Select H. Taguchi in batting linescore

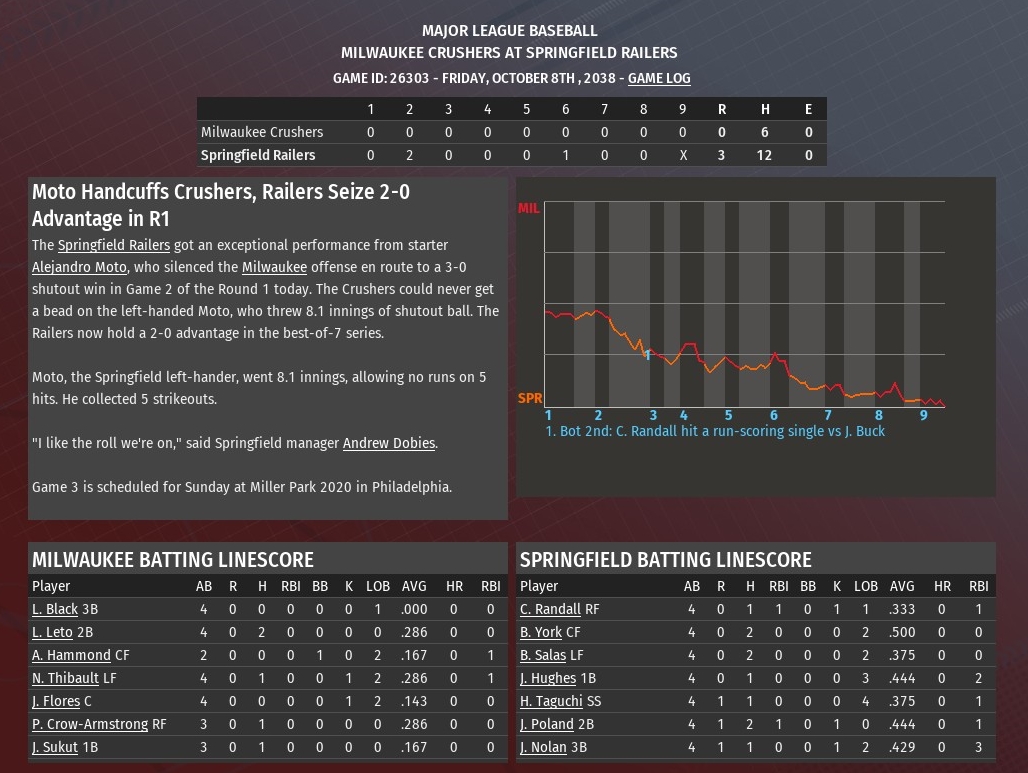click(550, 701)
